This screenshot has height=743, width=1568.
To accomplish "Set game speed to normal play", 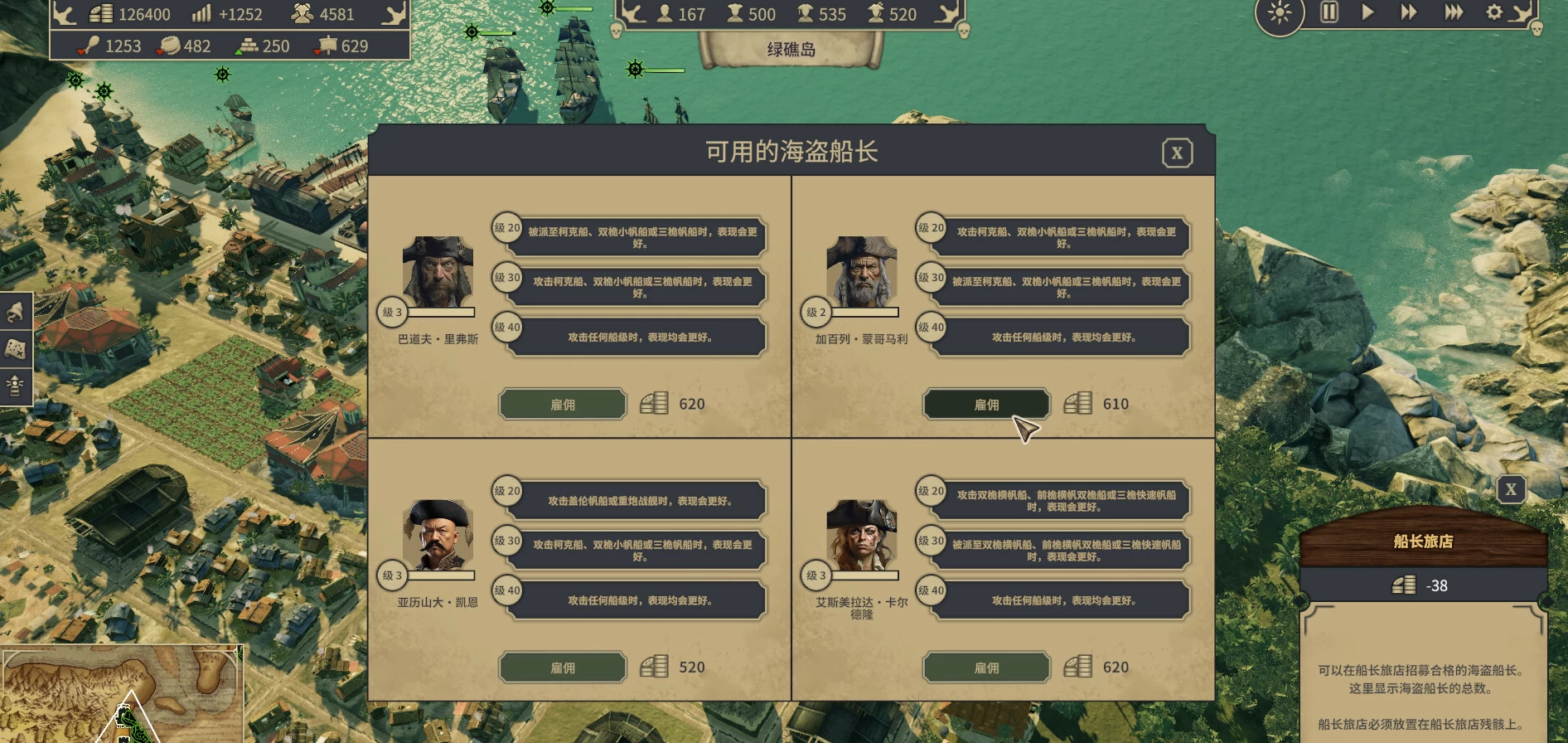I will click(1368, 12).
